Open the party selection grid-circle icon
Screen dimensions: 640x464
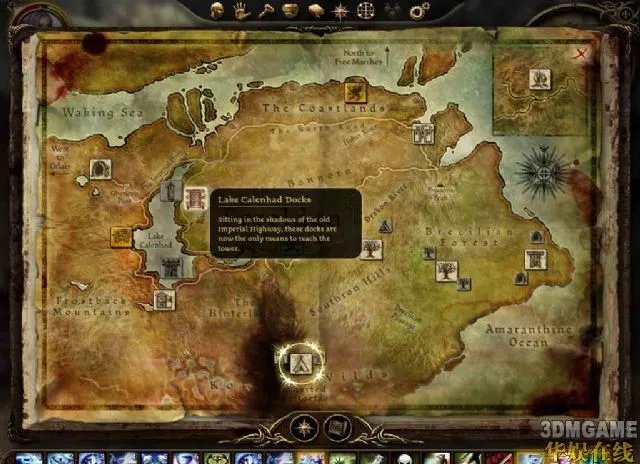click(x=365, y=10)
